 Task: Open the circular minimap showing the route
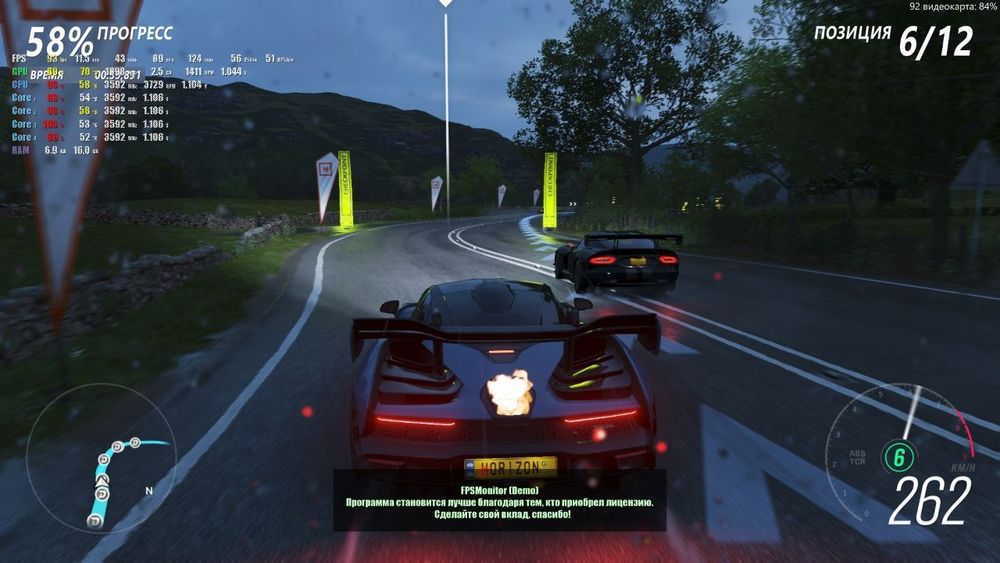point(101,459)
